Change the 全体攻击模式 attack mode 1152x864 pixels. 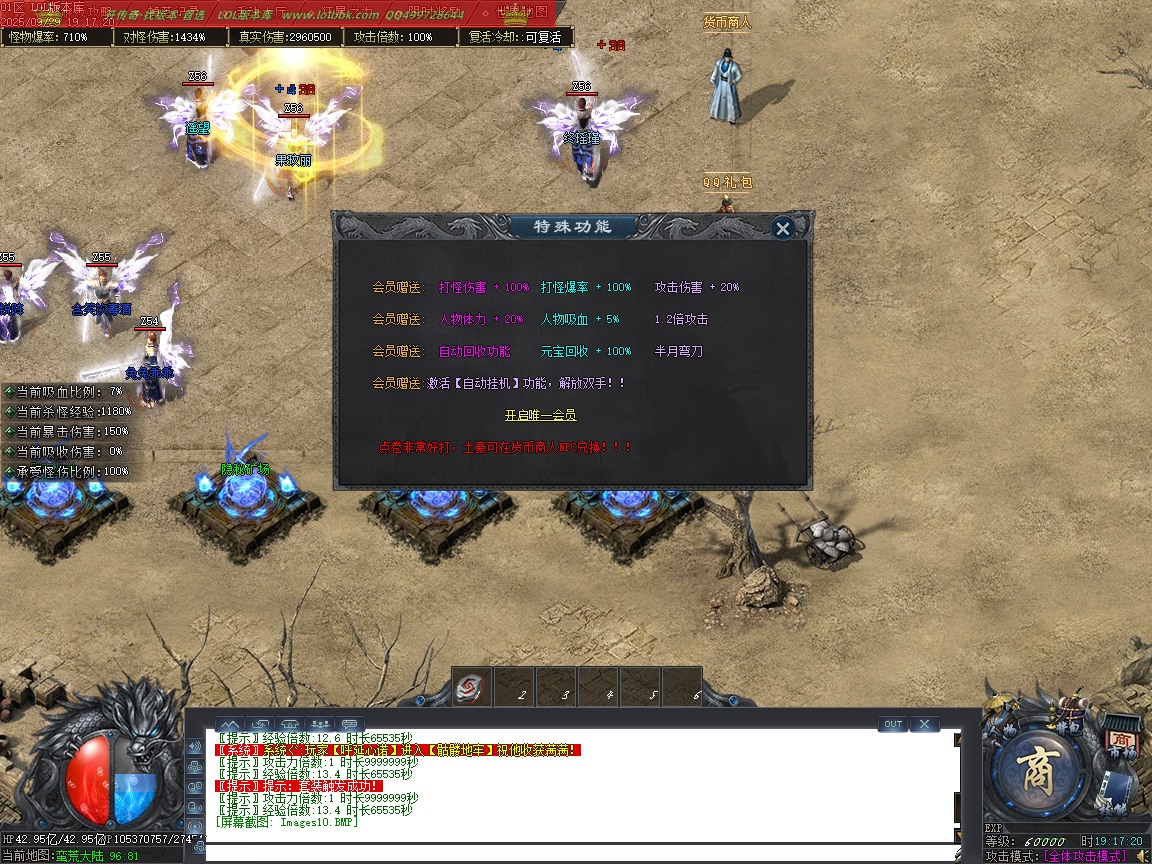[1084, 856]
